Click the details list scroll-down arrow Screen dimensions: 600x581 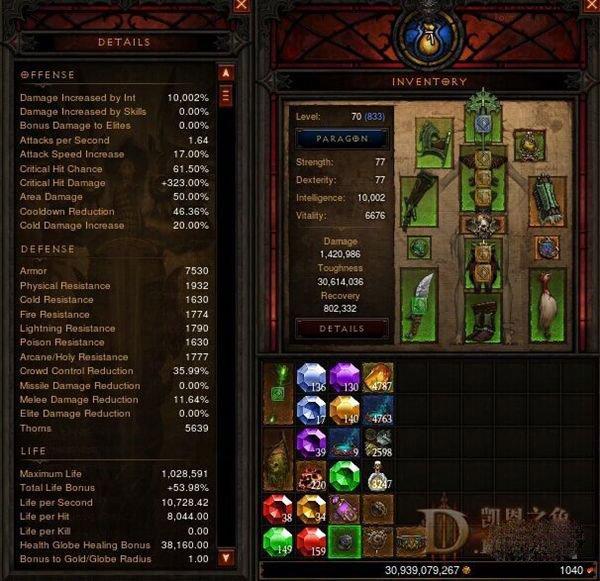pos(226,557)
